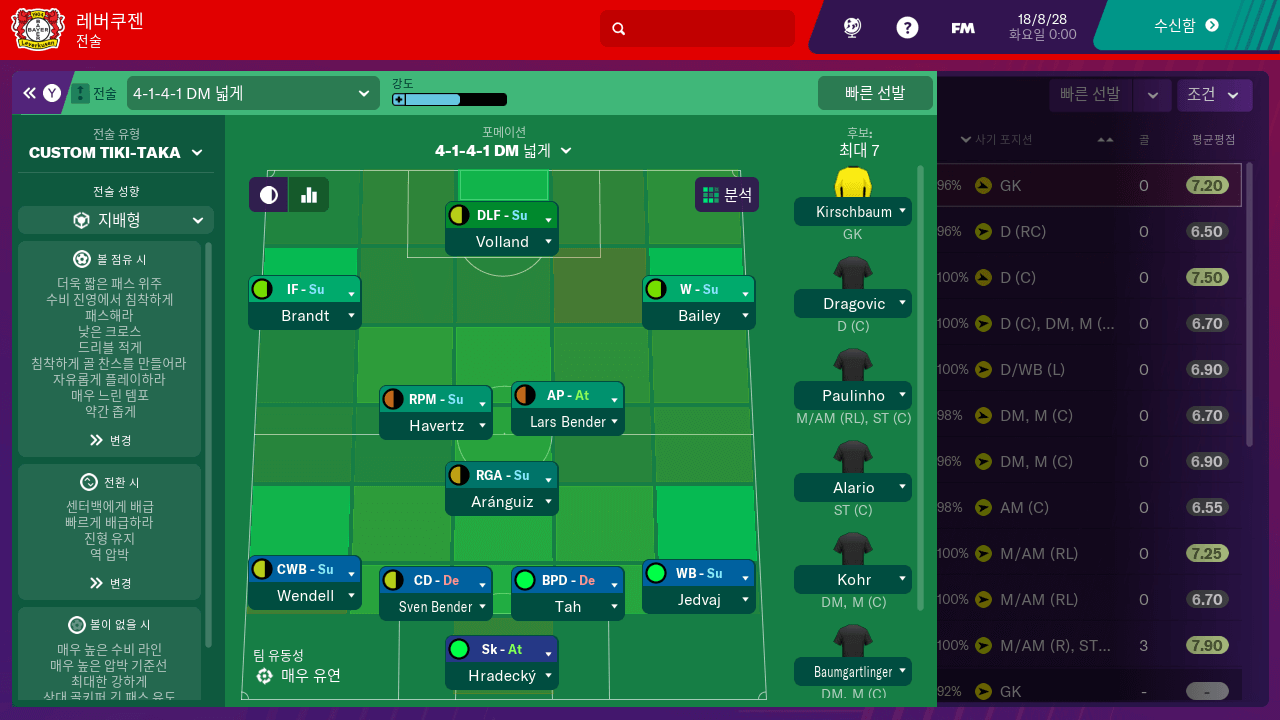Click 변경 under the possession instructions
1280x720 pixels.
pos(110,440)
